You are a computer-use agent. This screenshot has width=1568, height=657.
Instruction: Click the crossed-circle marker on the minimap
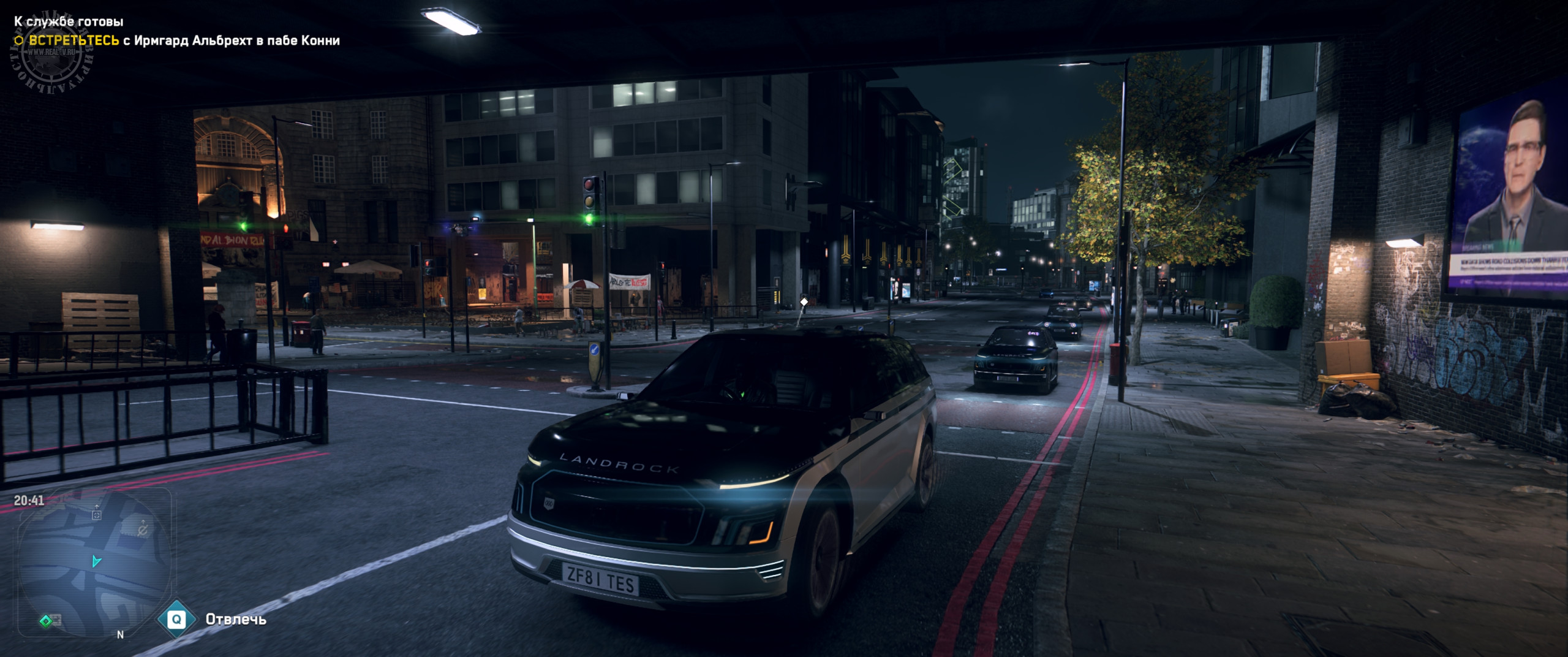coord(143,530)
